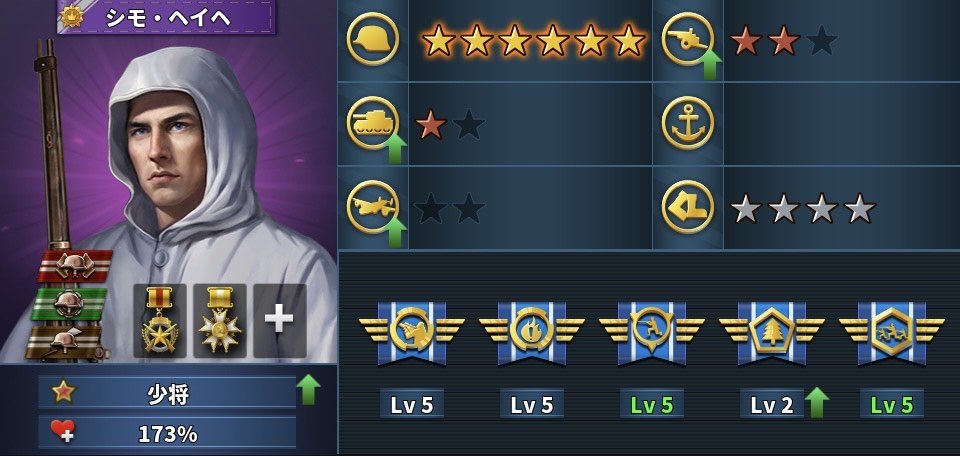
Task: Open the kneeling rifleman skill badge
Action: (652, 329)
